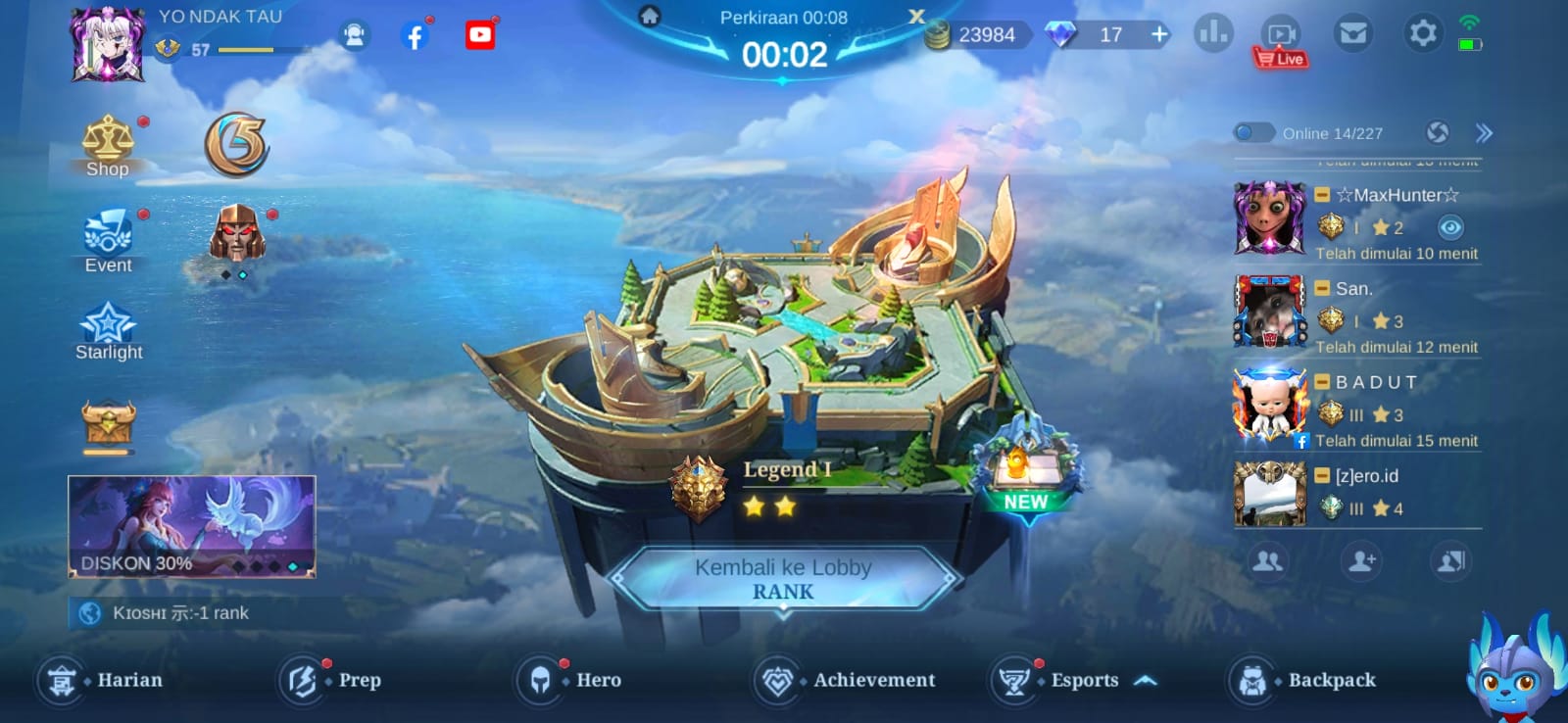This screenshot has width=1568, height=723.
Task: Add diamonds with the plus button
Action: [1158, 33]
